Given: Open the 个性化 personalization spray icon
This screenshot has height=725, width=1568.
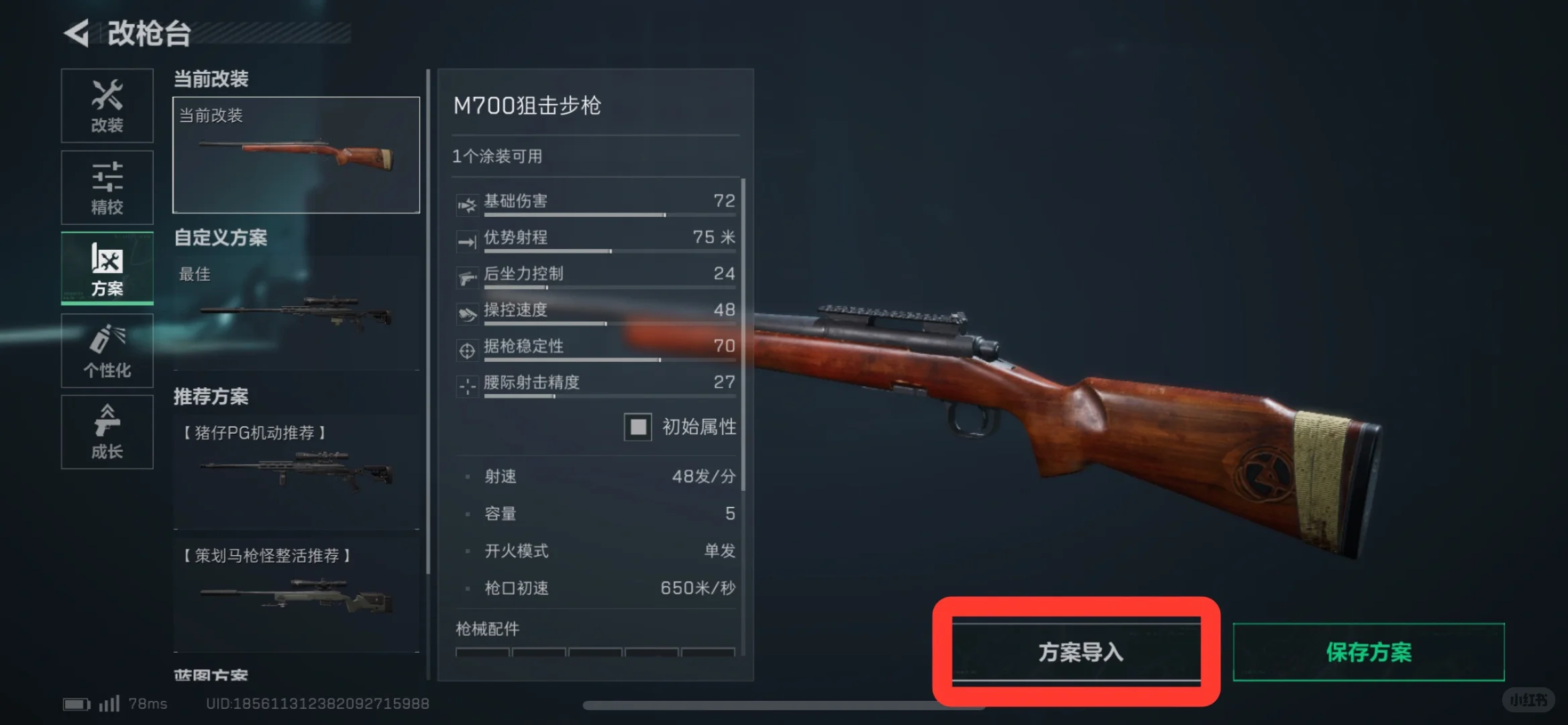Looking at the screenshot, I should point(107,350).
